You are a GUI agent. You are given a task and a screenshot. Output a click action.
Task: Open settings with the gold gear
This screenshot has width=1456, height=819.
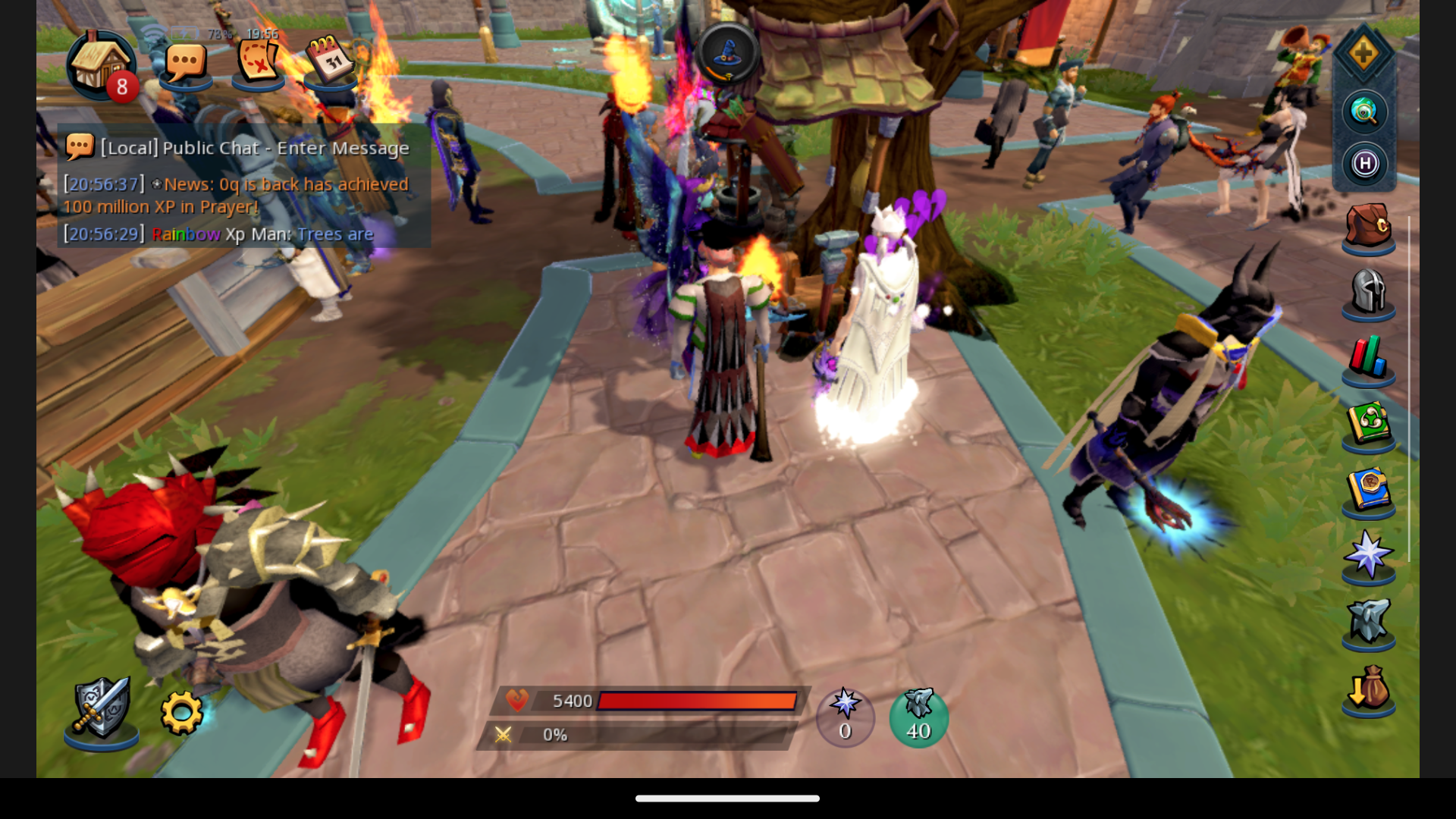pyautogui.click(x=182, y=712)
